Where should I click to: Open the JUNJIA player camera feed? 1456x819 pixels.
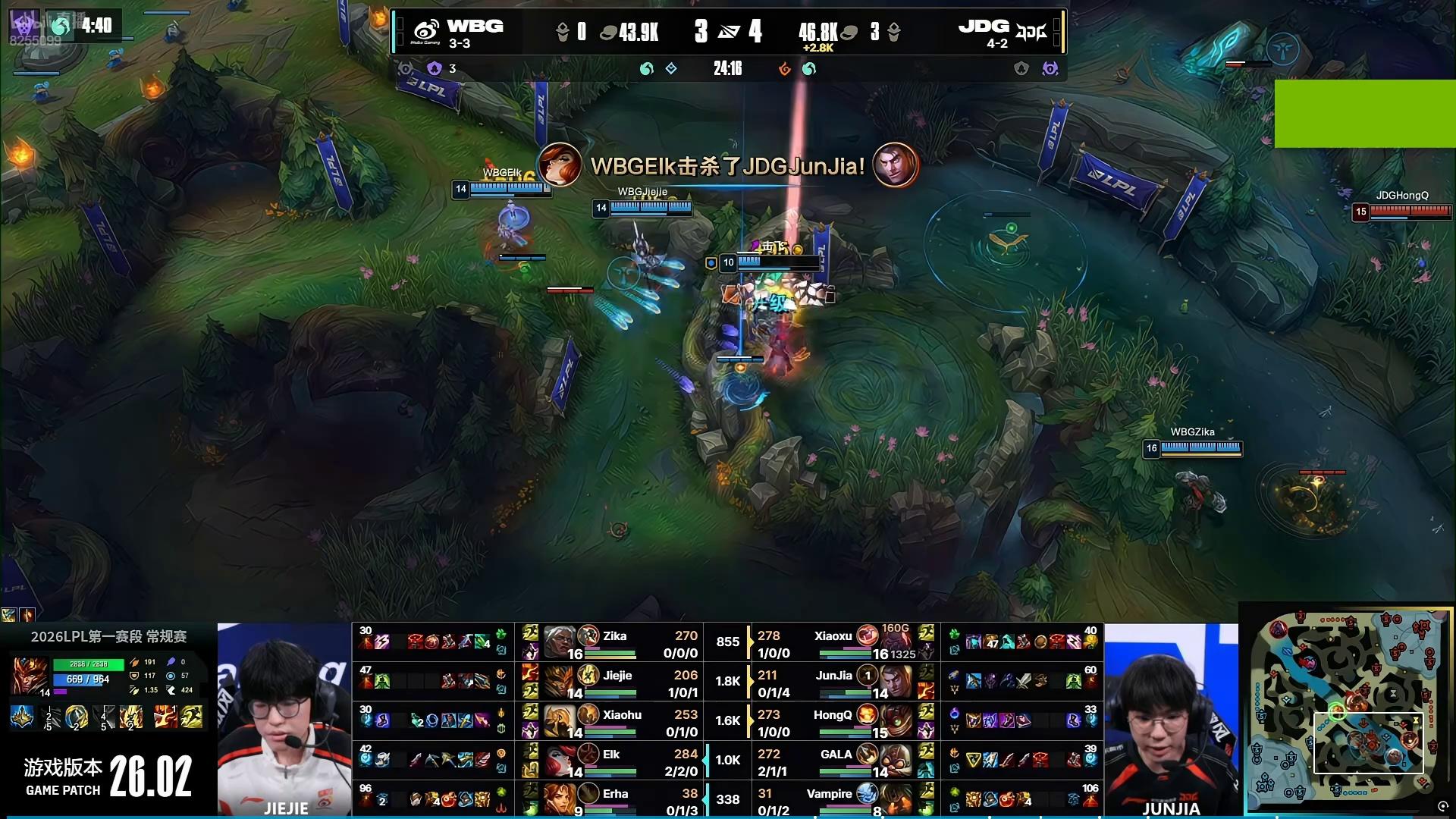point(1171,719)
